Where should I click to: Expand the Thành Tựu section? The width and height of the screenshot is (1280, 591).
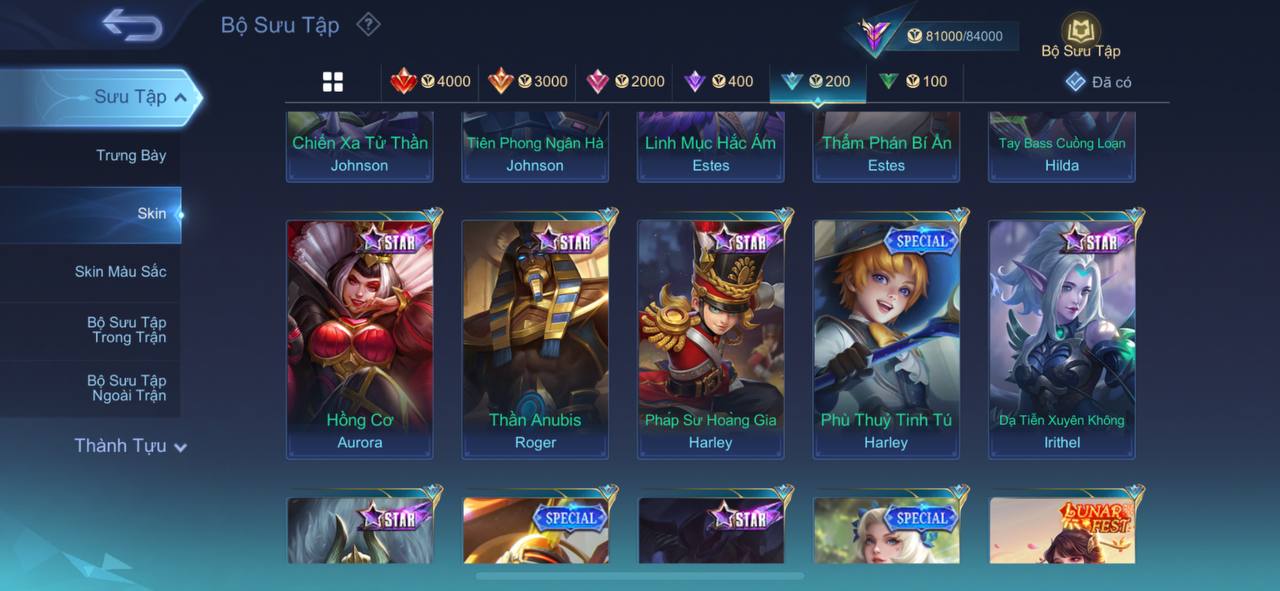(130, 446)
